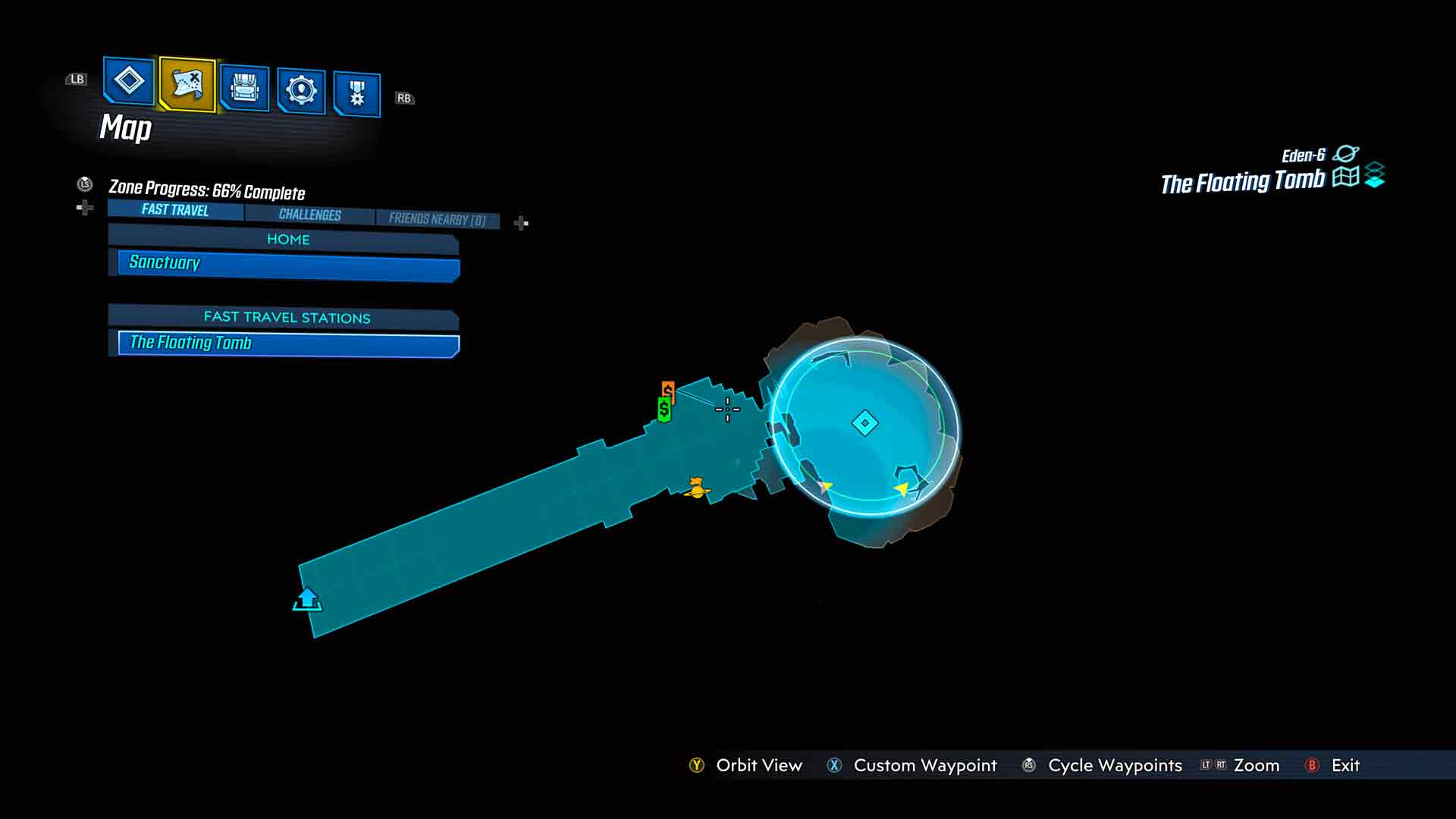This screenshot has height=819, width=1456.
Task: Toggle the map layers icon
Action: tap(1374, 176)
